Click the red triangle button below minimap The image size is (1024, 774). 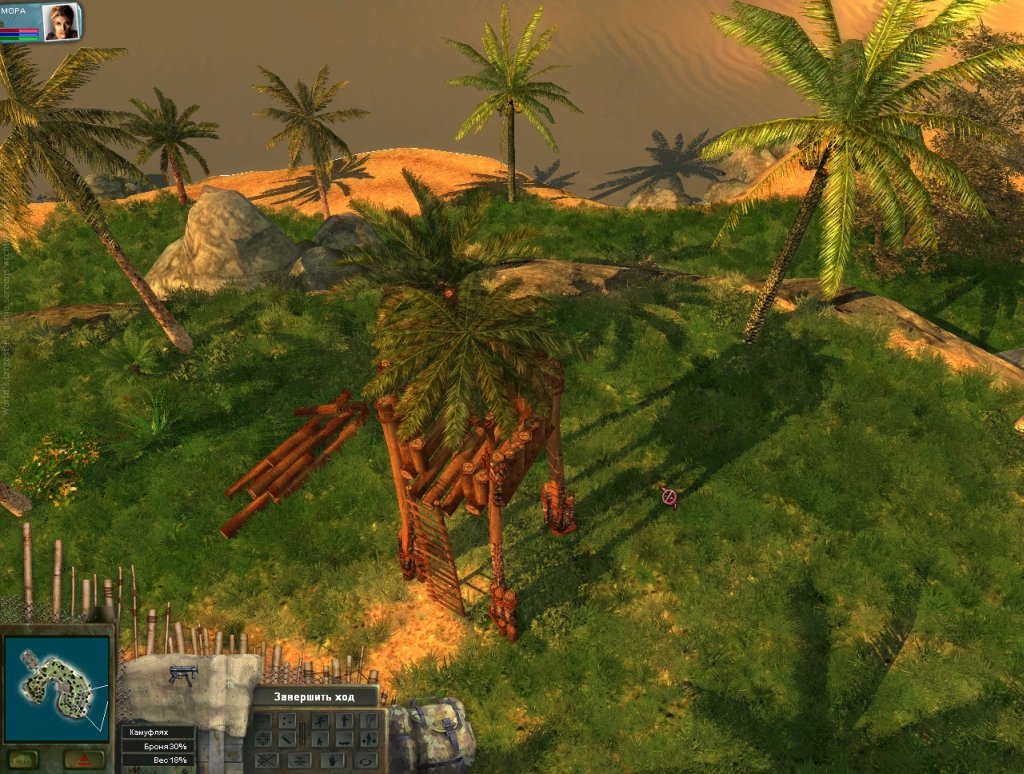(x=84, y=757)
